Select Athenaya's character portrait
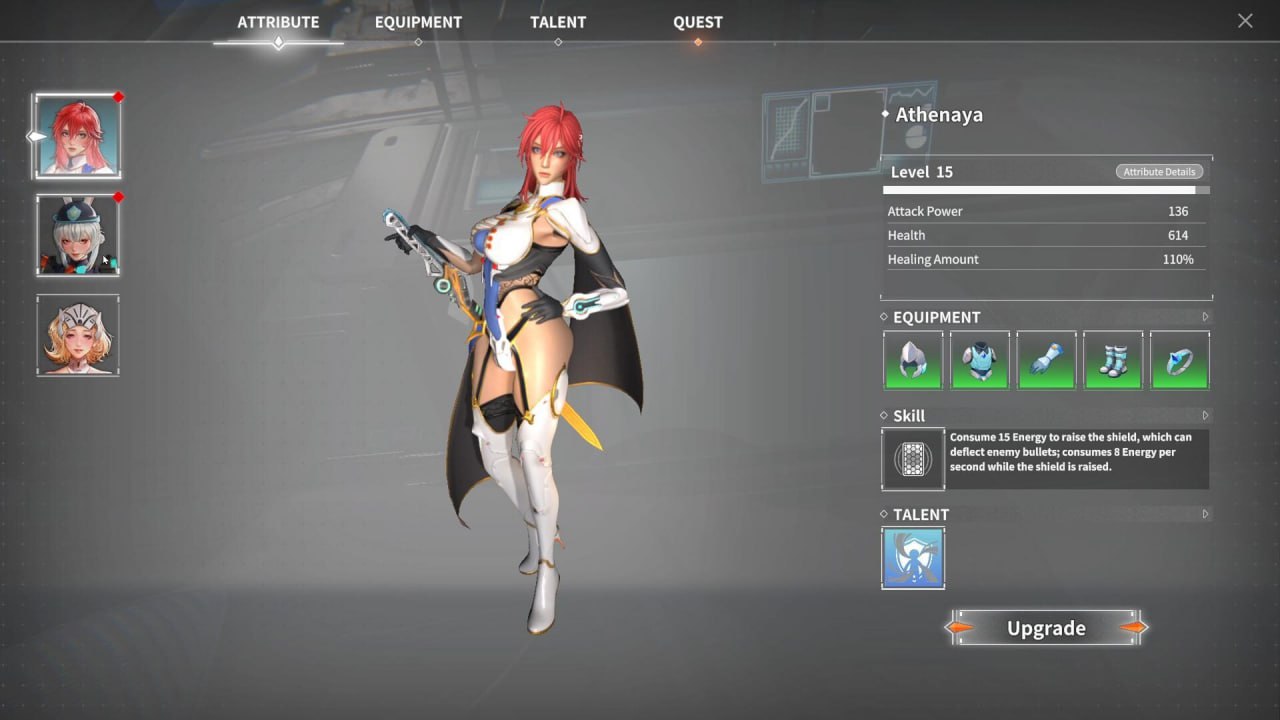 click(x=78, y=135)
